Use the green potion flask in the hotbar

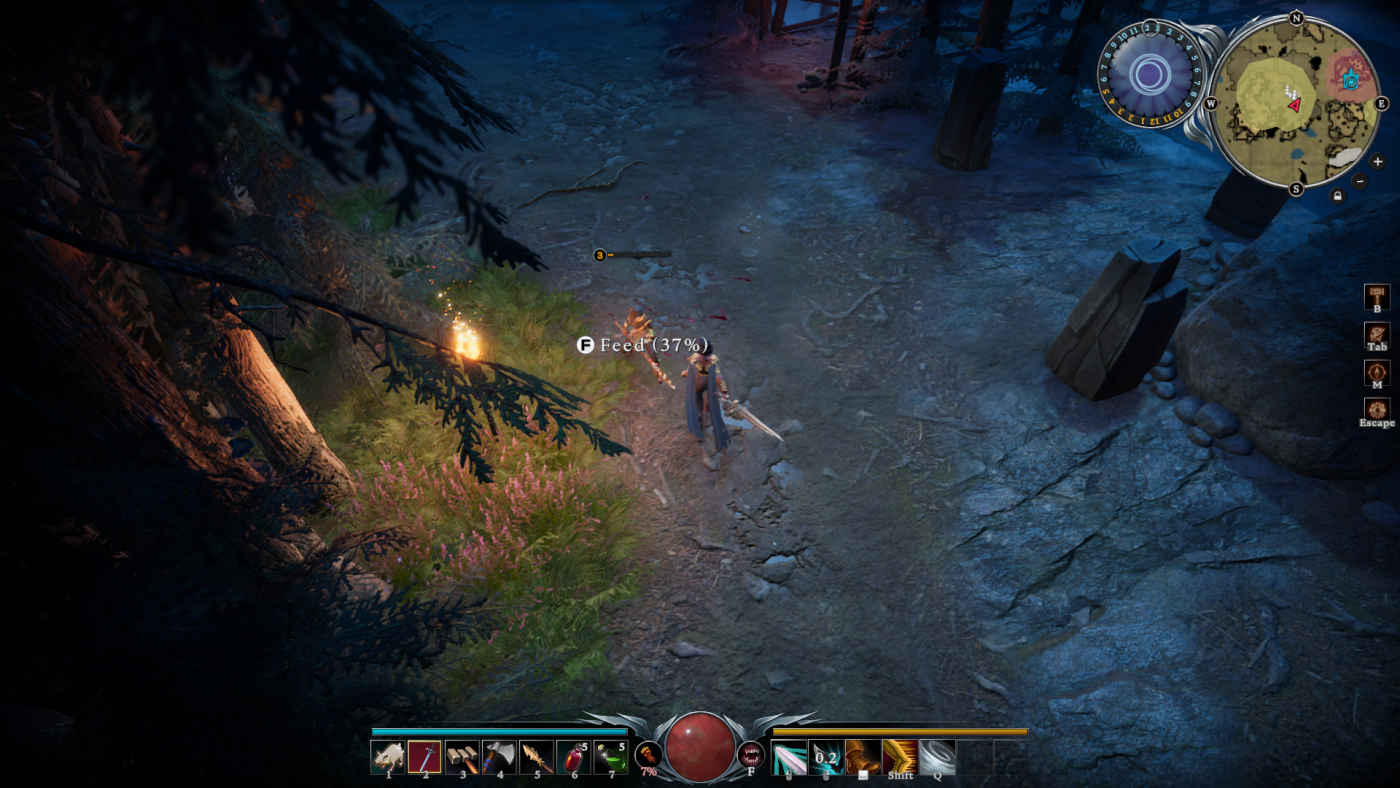tap(610, 757)
